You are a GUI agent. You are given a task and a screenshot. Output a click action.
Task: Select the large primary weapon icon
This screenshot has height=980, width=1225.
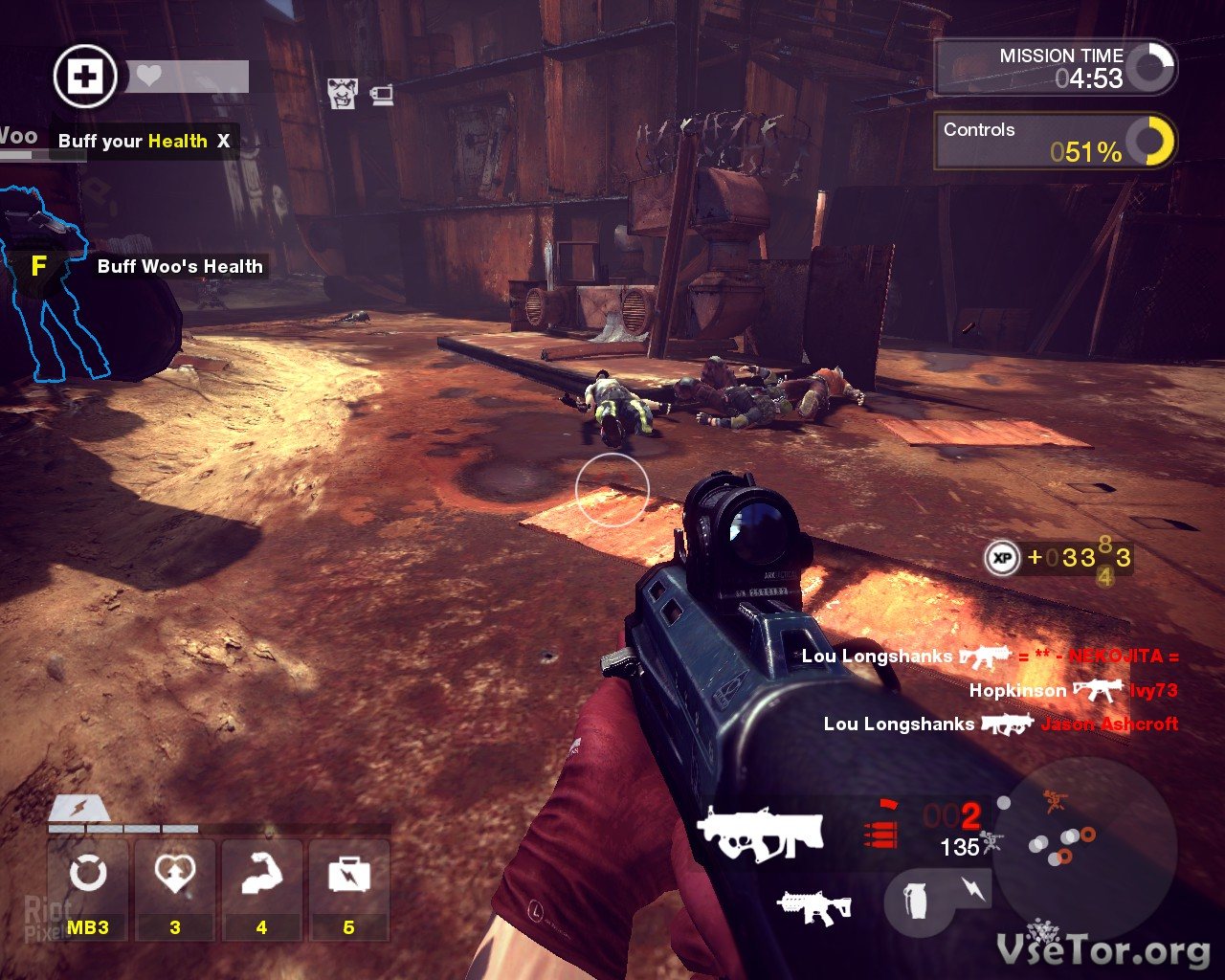(760, 835)
